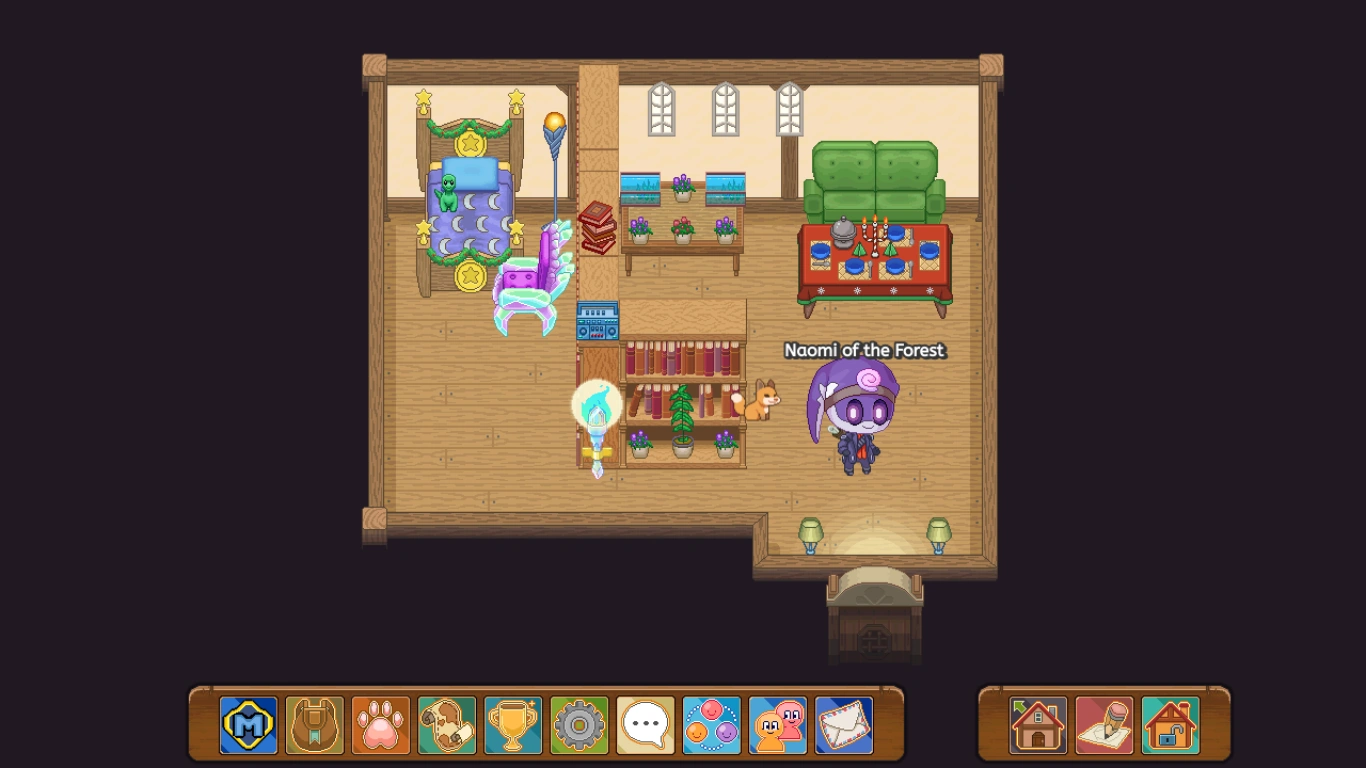Open the map scroll icon
Image resolution: width=1366 pixels, height=768 pixels.
tap(446, 725)
